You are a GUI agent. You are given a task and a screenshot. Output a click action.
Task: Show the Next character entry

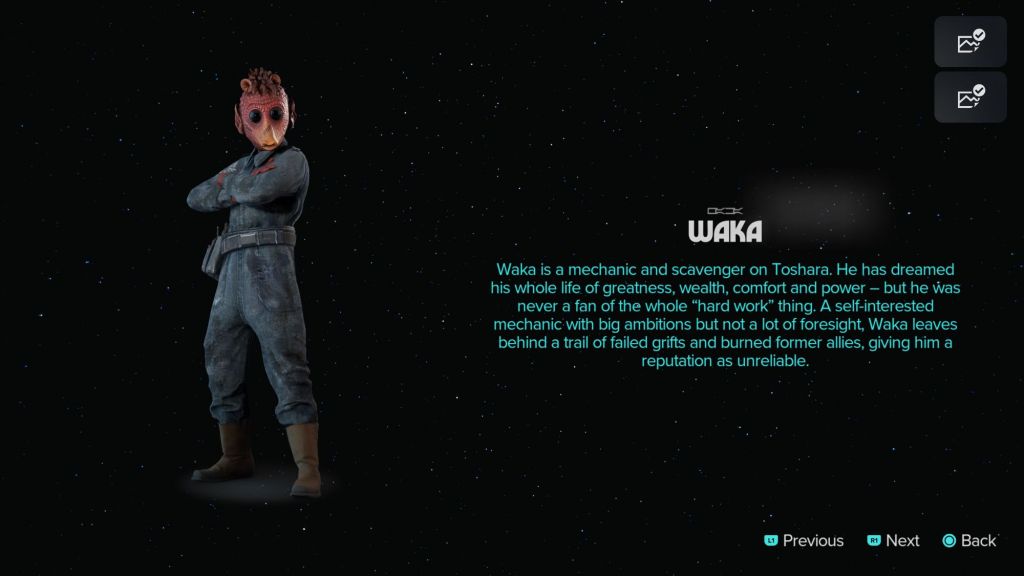pyautogui.click(x=893, y=540)
